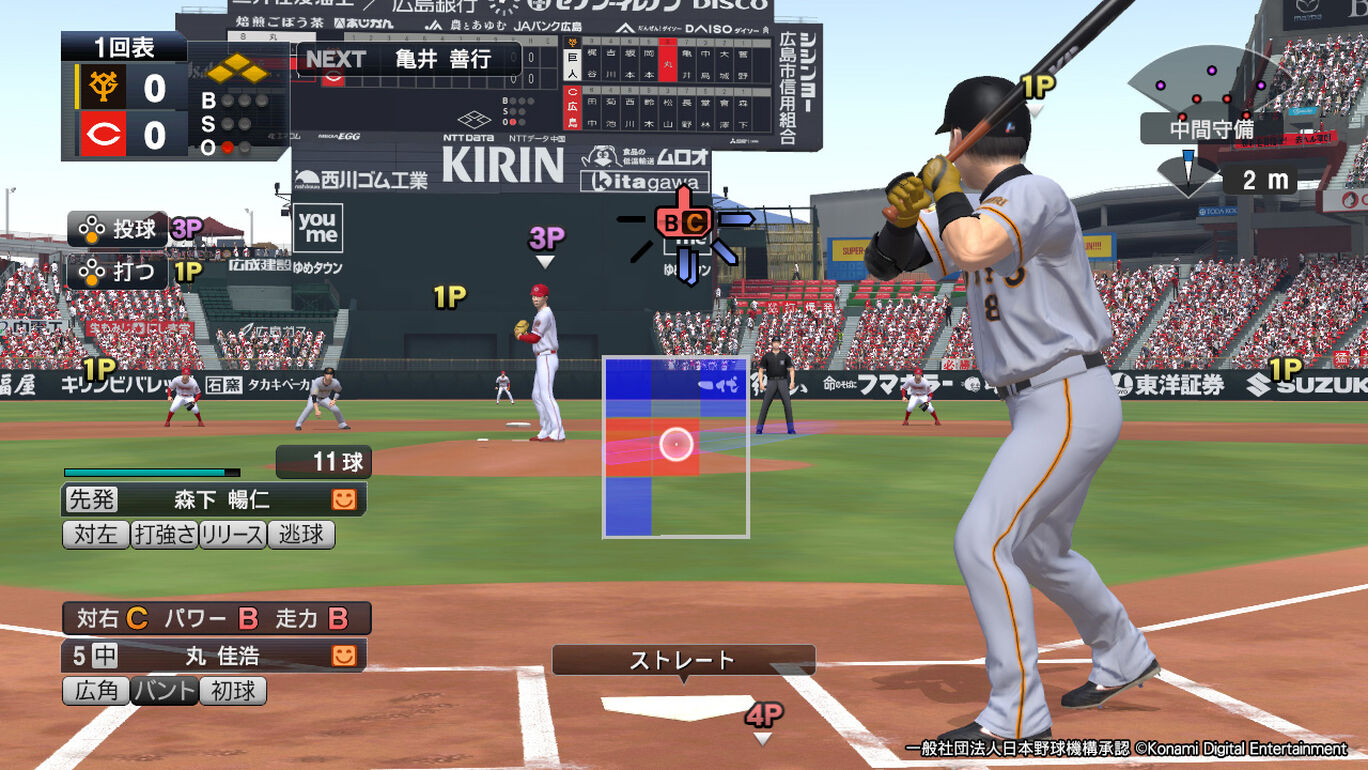Click the controller icon on 打つ button
Image resolution: width=1368 pixels, height=770 pixels.
coord(92,269)
